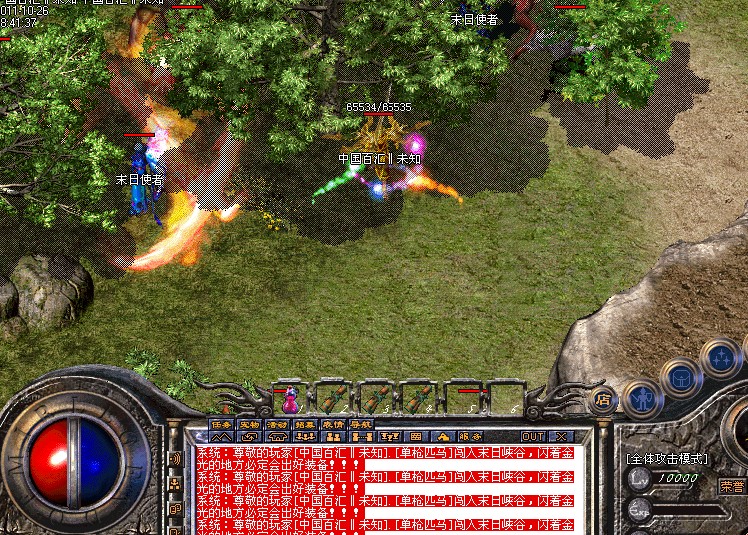
Task: Open the character equipment round icon
Action: (x=640, y=397)
